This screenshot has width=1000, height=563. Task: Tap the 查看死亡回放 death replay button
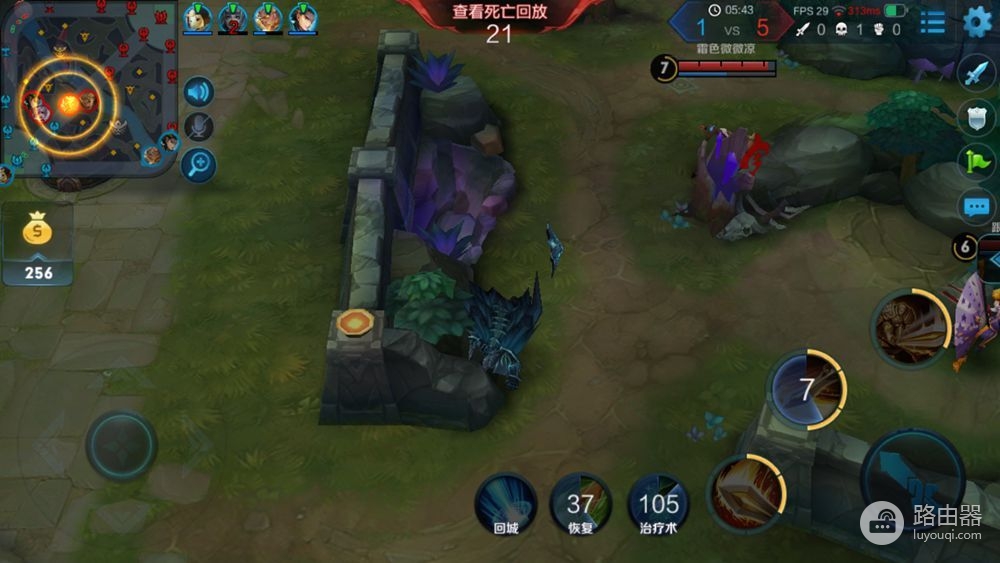498,12
